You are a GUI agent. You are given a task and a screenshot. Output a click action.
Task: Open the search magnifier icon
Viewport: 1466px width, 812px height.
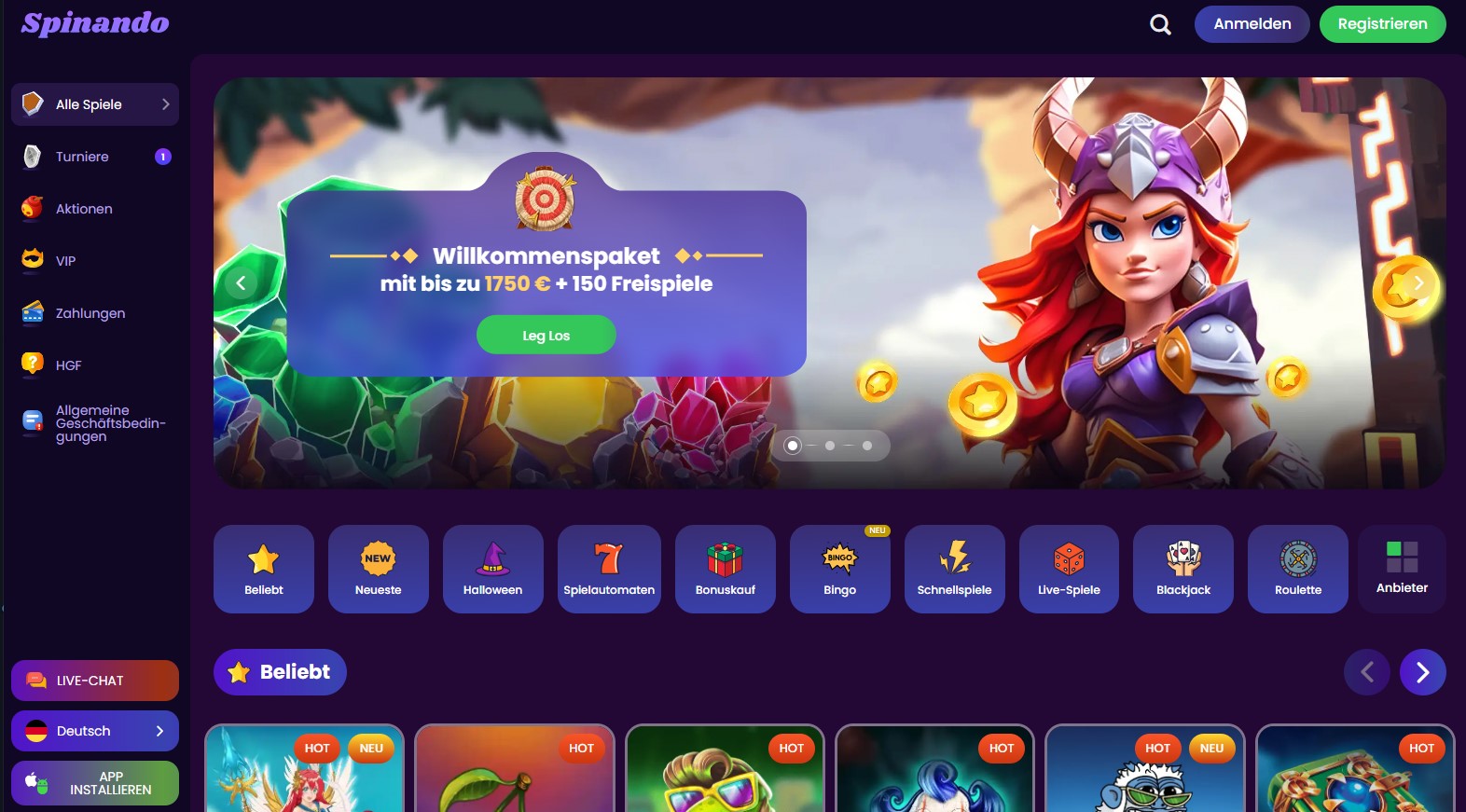[x=1160, y=24]
